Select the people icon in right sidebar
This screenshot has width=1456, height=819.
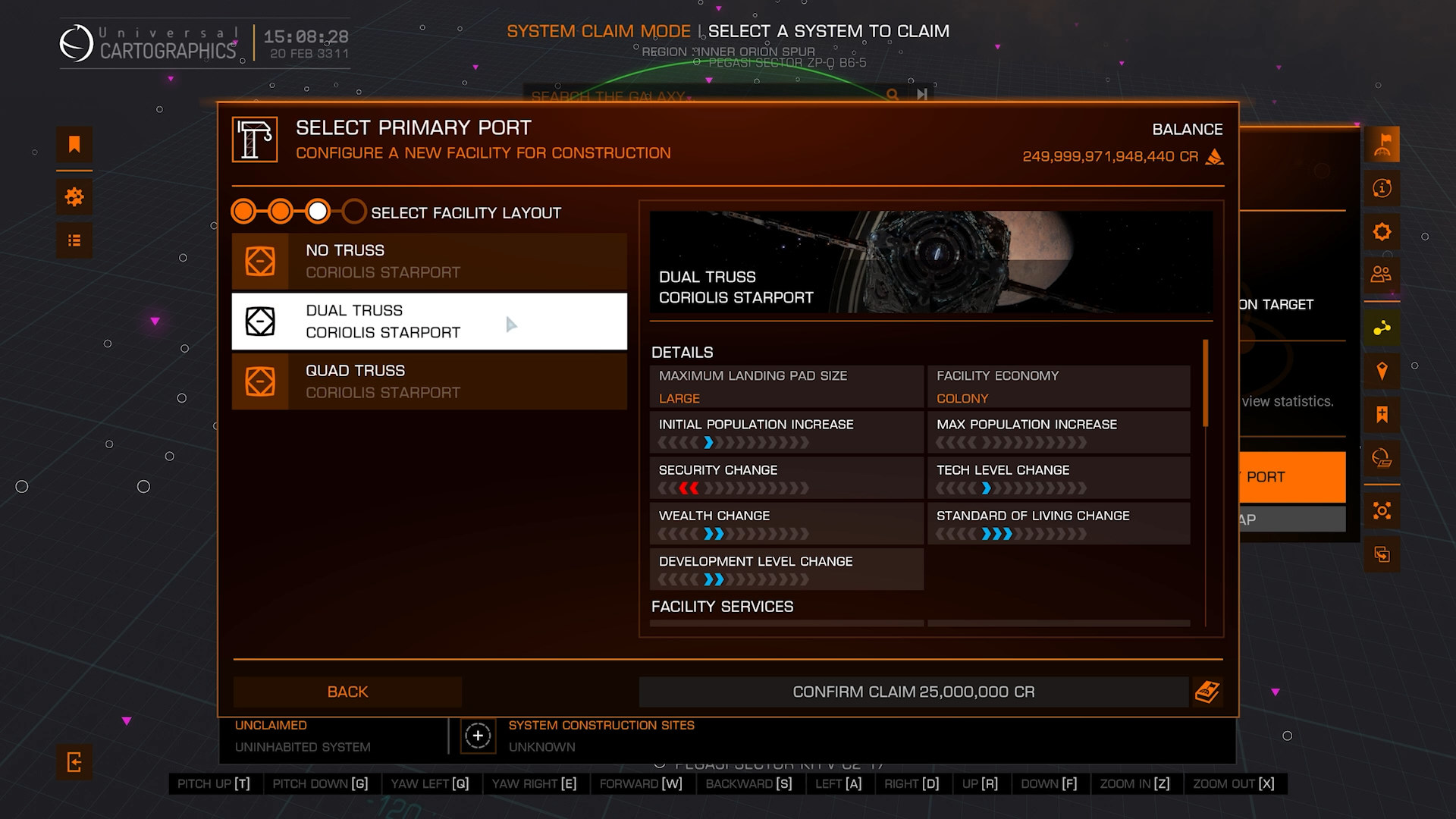point(1382,275)
